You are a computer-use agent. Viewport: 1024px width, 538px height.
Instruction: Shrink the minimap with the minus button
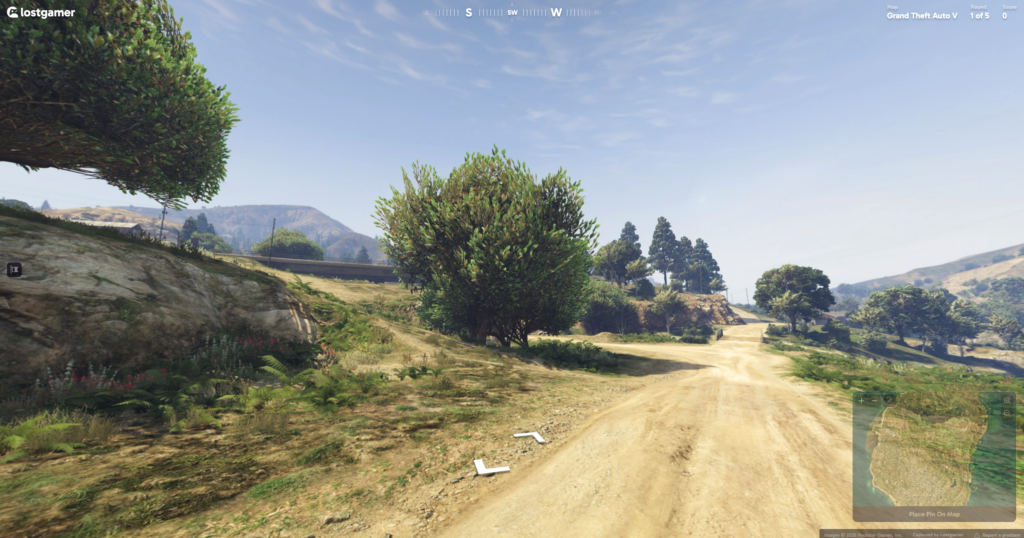[x=874, y=400]
